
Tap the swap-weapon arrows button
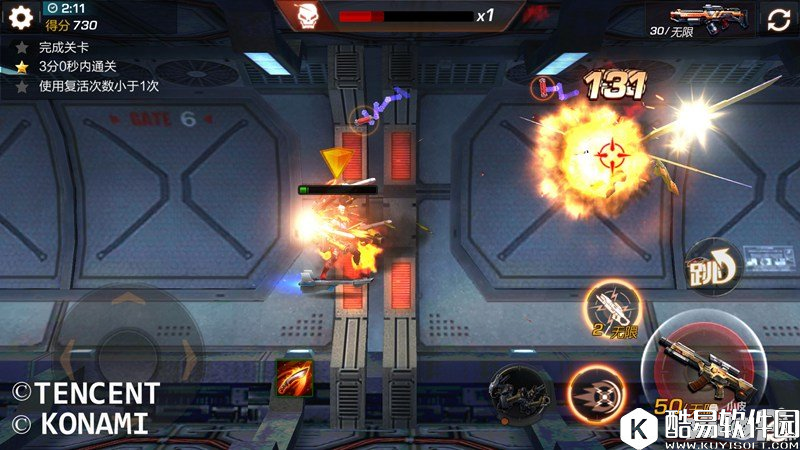point(777,19)
